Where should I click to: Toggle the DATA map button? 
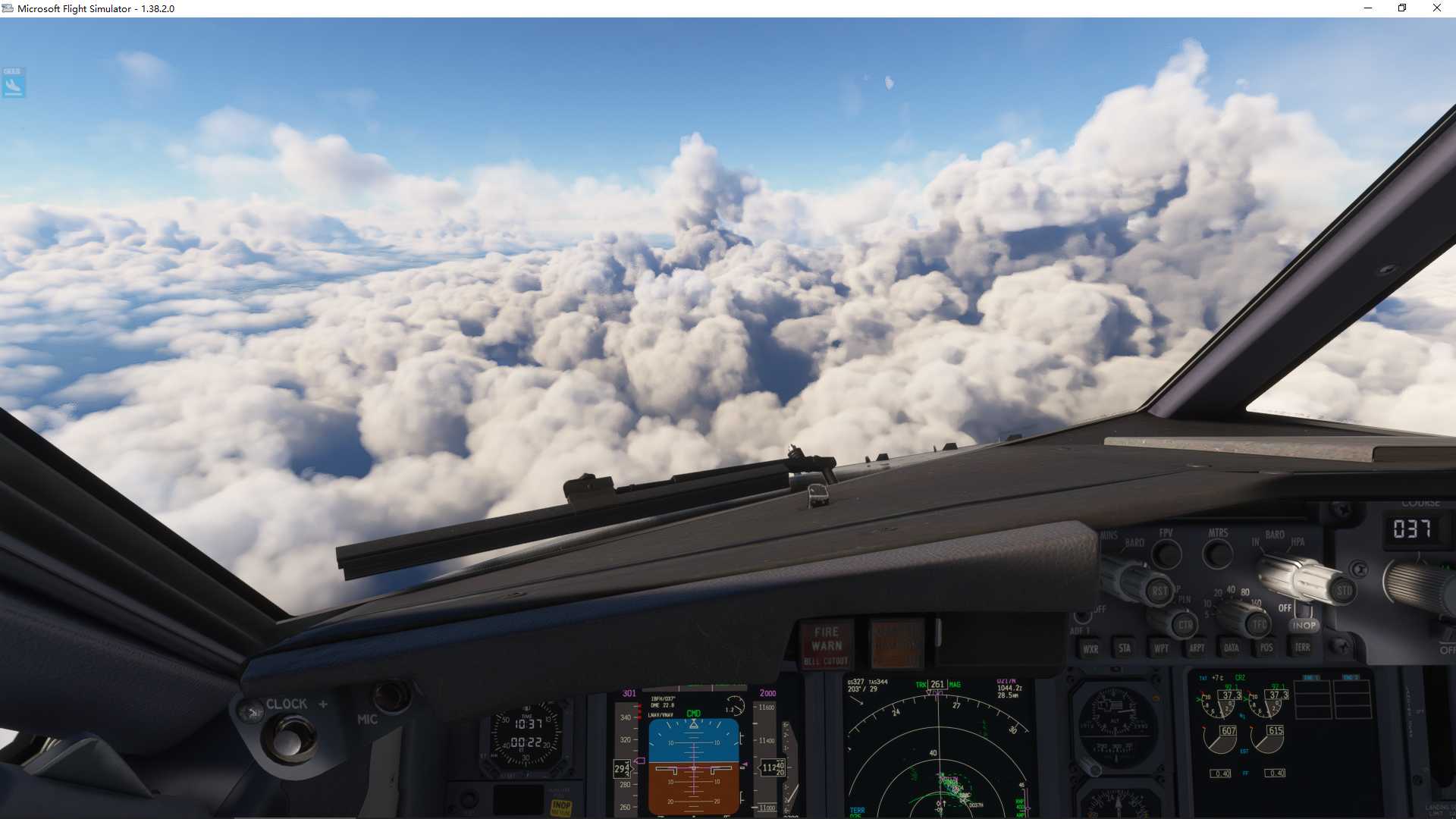pos(1232,648)
